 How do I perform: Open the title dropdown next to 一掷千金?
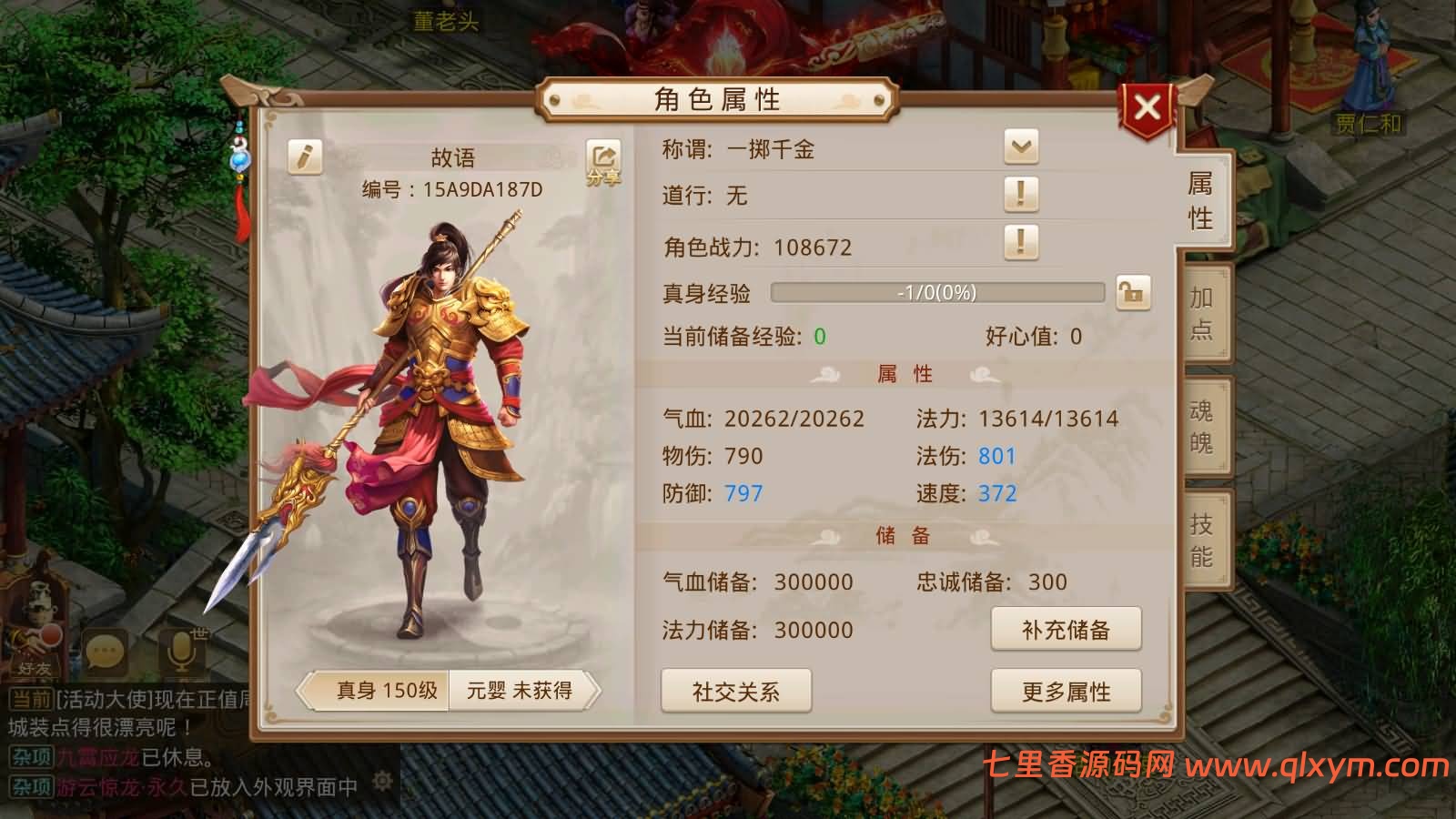pyautogui.click(x=1021, y=146)
